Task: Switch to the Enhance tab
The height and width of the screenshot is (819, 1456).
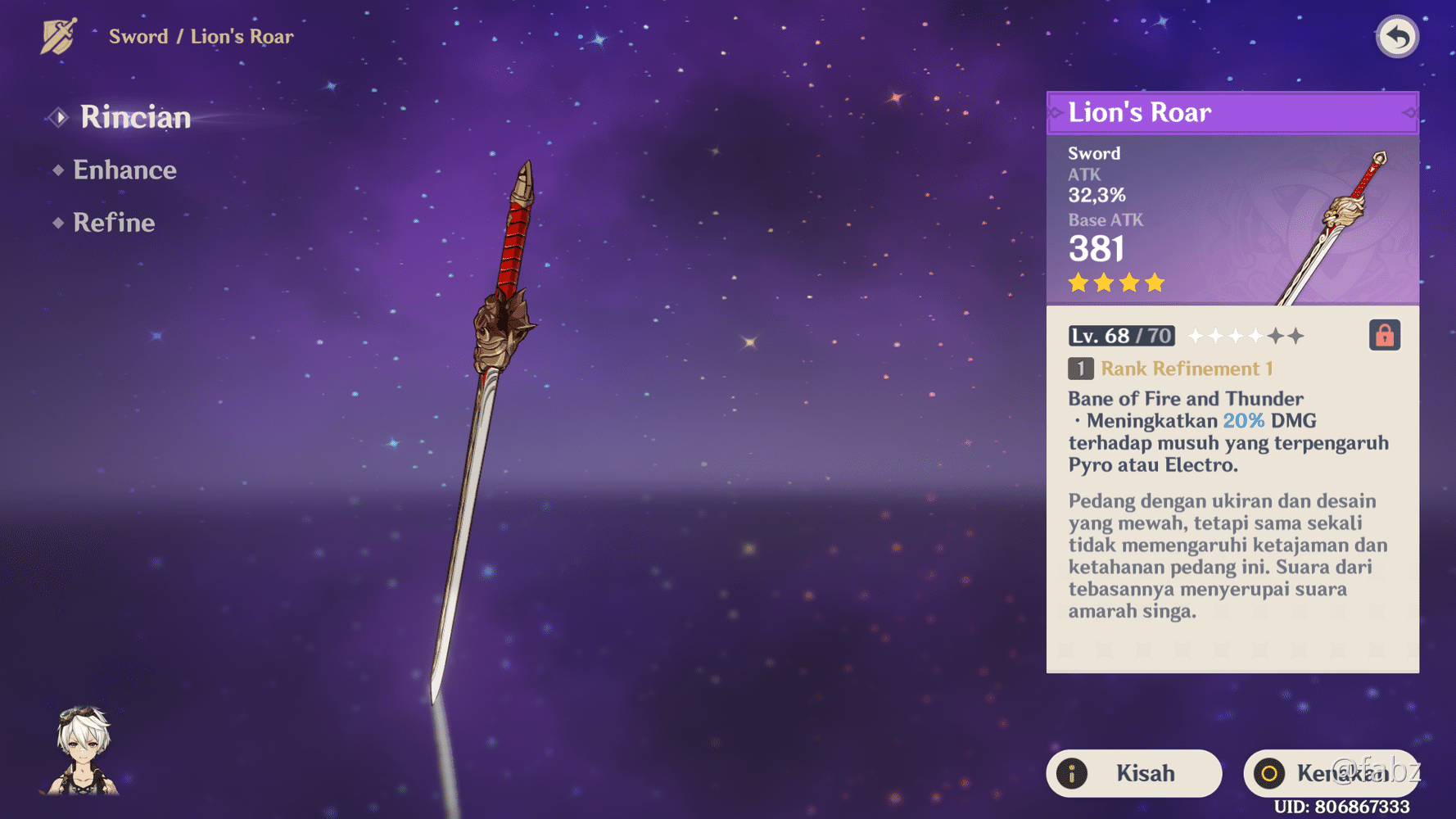Action: point(124,170)
